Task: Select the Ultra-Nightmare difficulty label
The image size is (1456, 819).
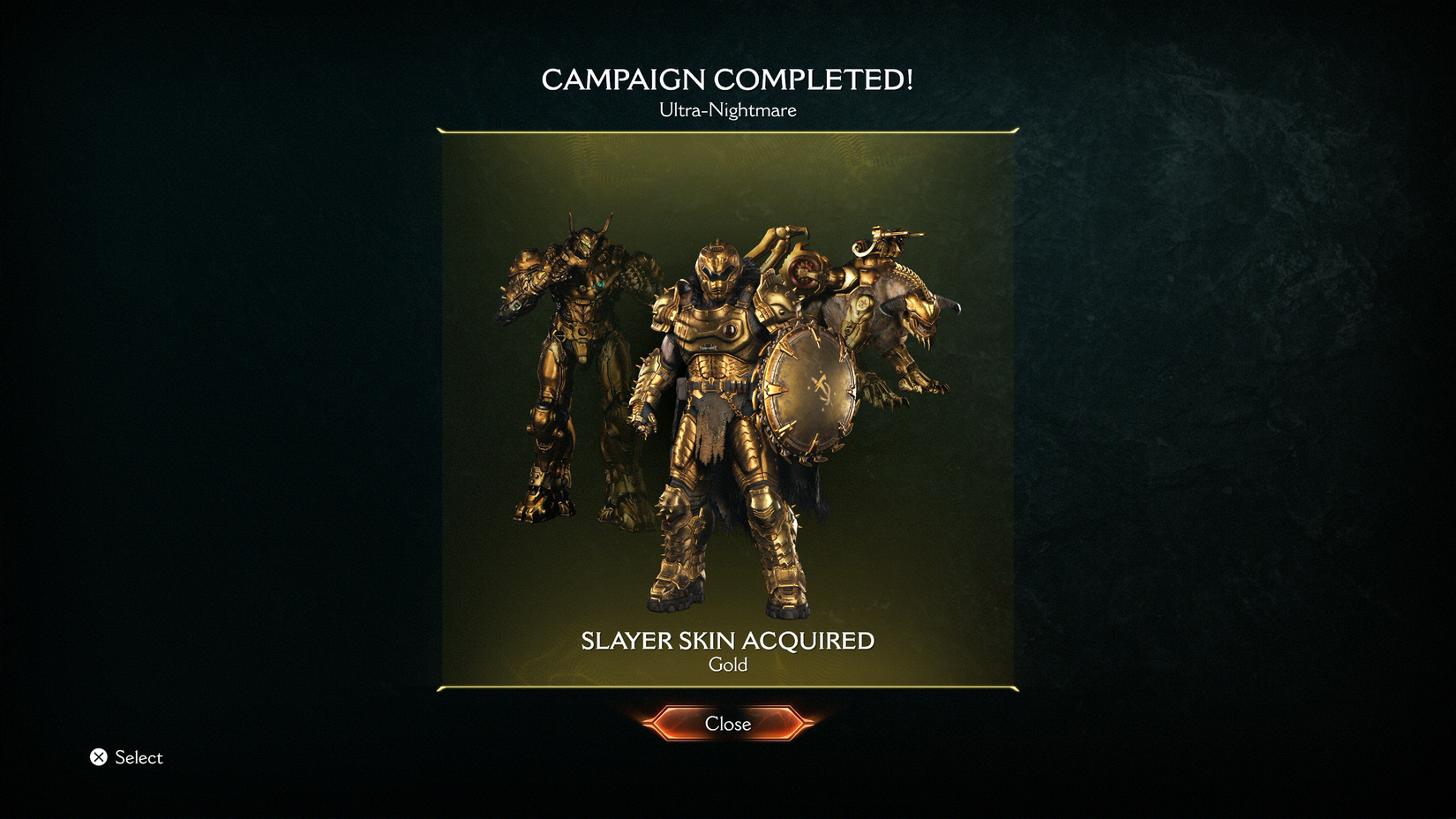Action: (x=727, y=110)
